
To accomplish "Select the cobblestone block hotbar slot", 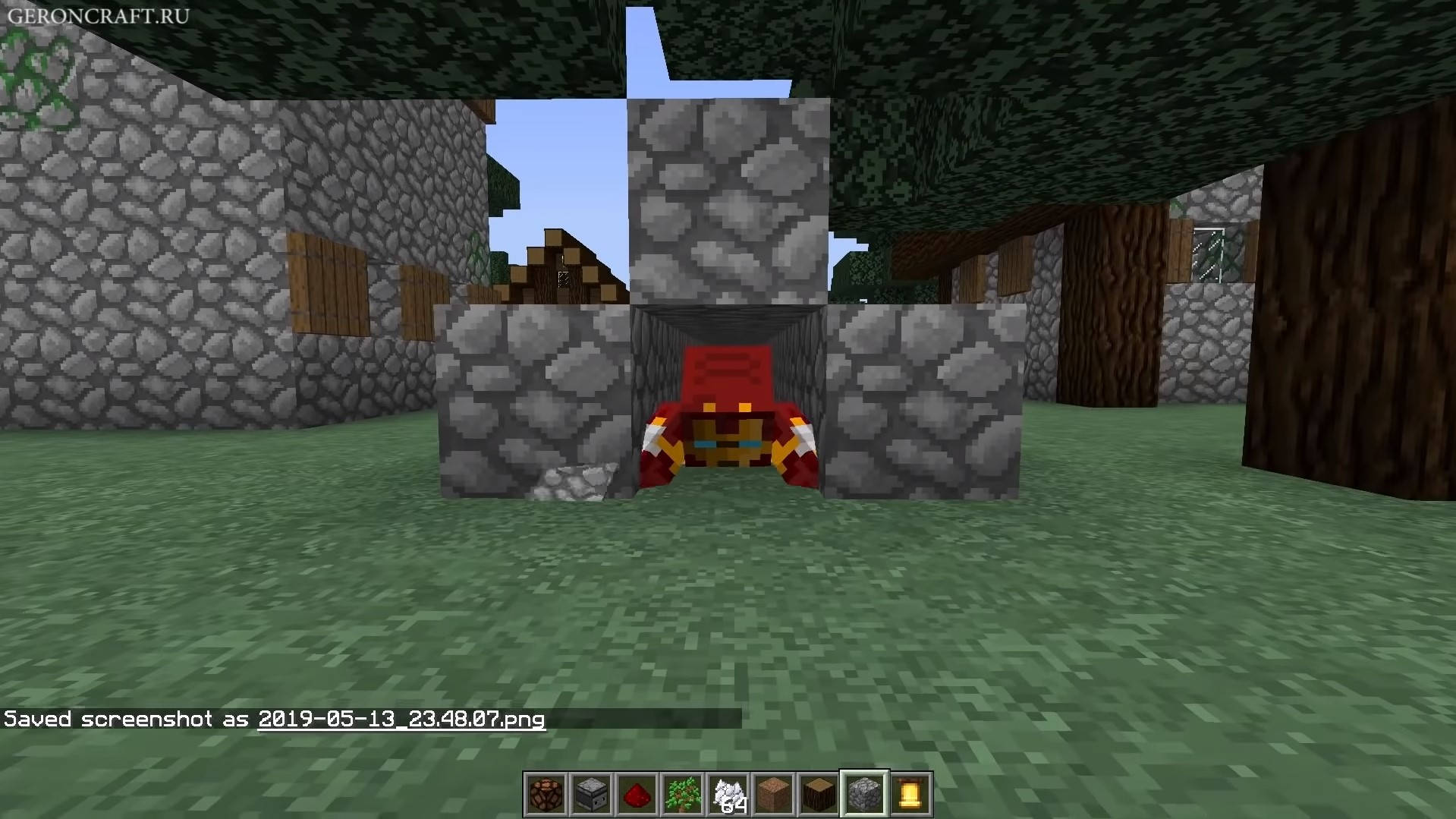I will pos(864,795).
